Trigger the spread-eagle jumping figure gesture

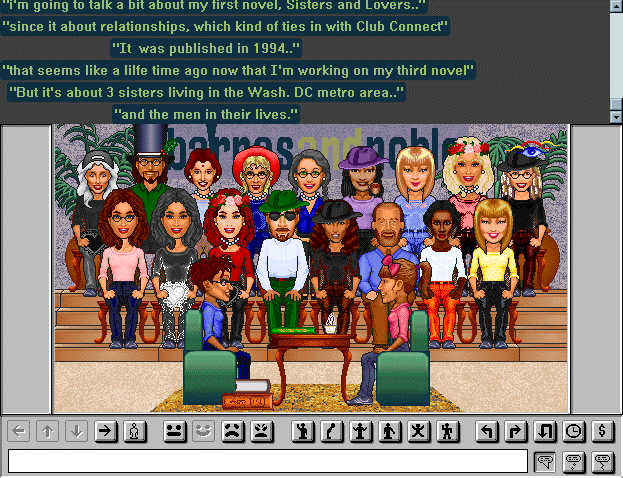pos(419,432)
